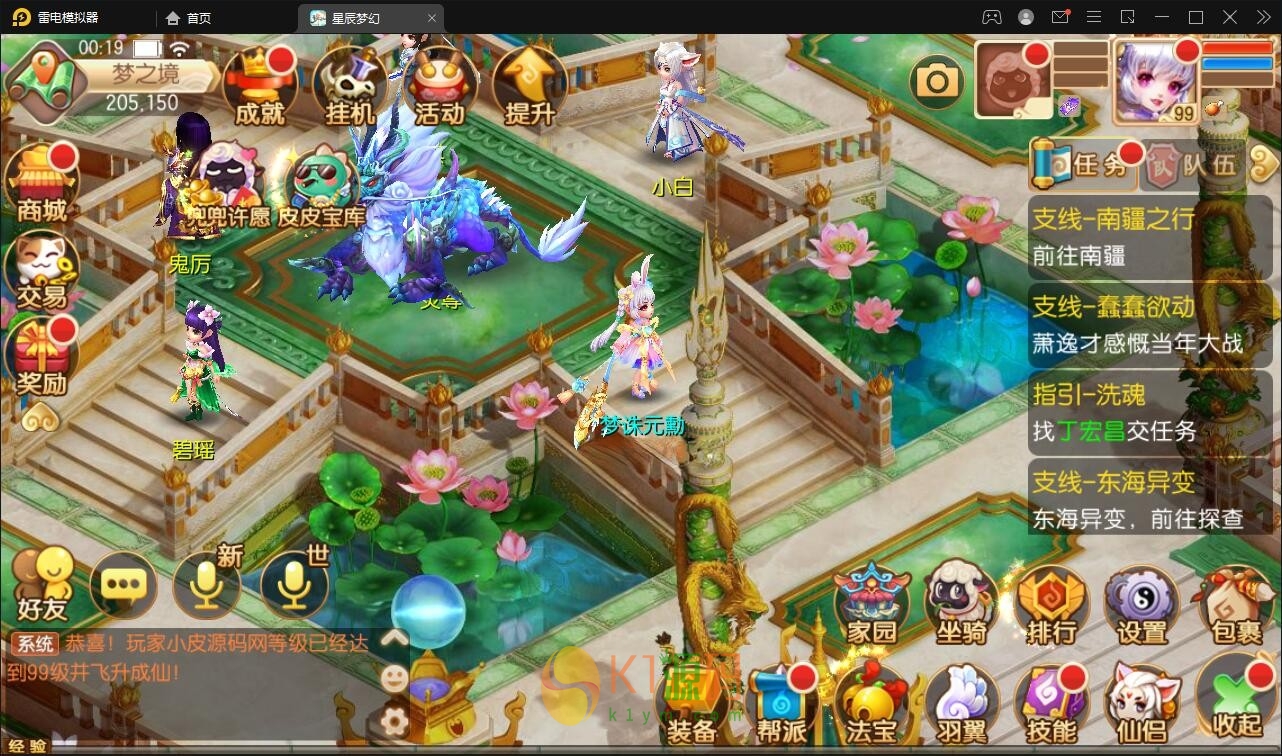Open the 家园 homestead icon
1282x756 pixels.
pyautogui.click(x=872, y=603)
